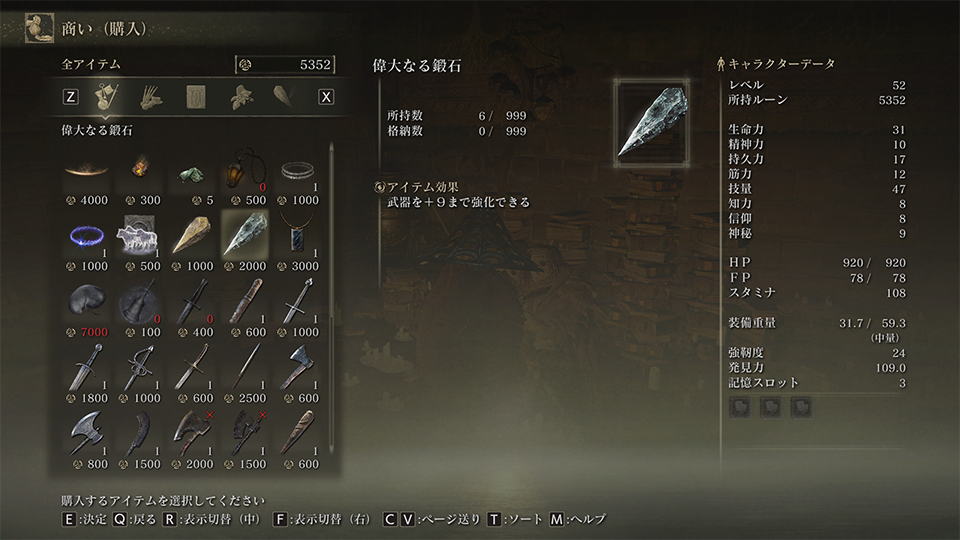Open the stone tablet category tab
960x540 pixels.
(196, 97)
